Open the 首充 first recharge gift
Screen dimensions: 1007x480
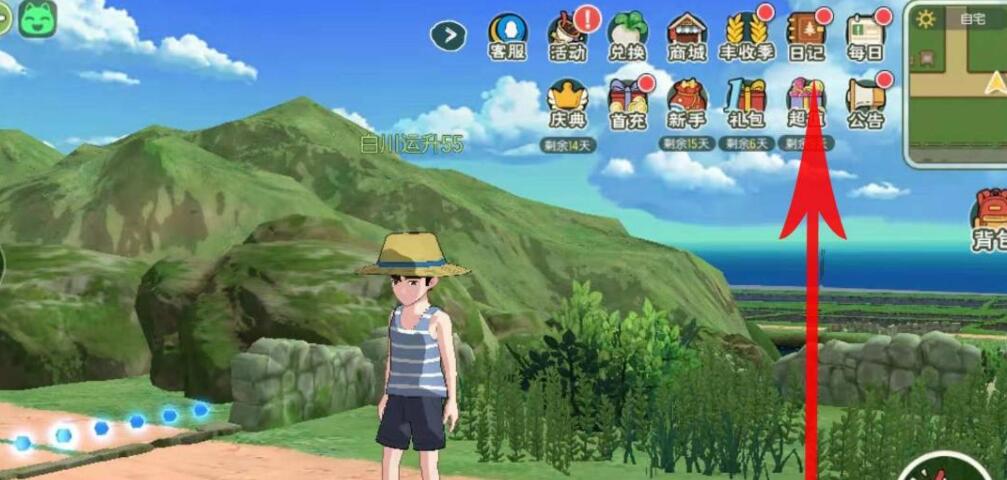[x=627, y=103]
